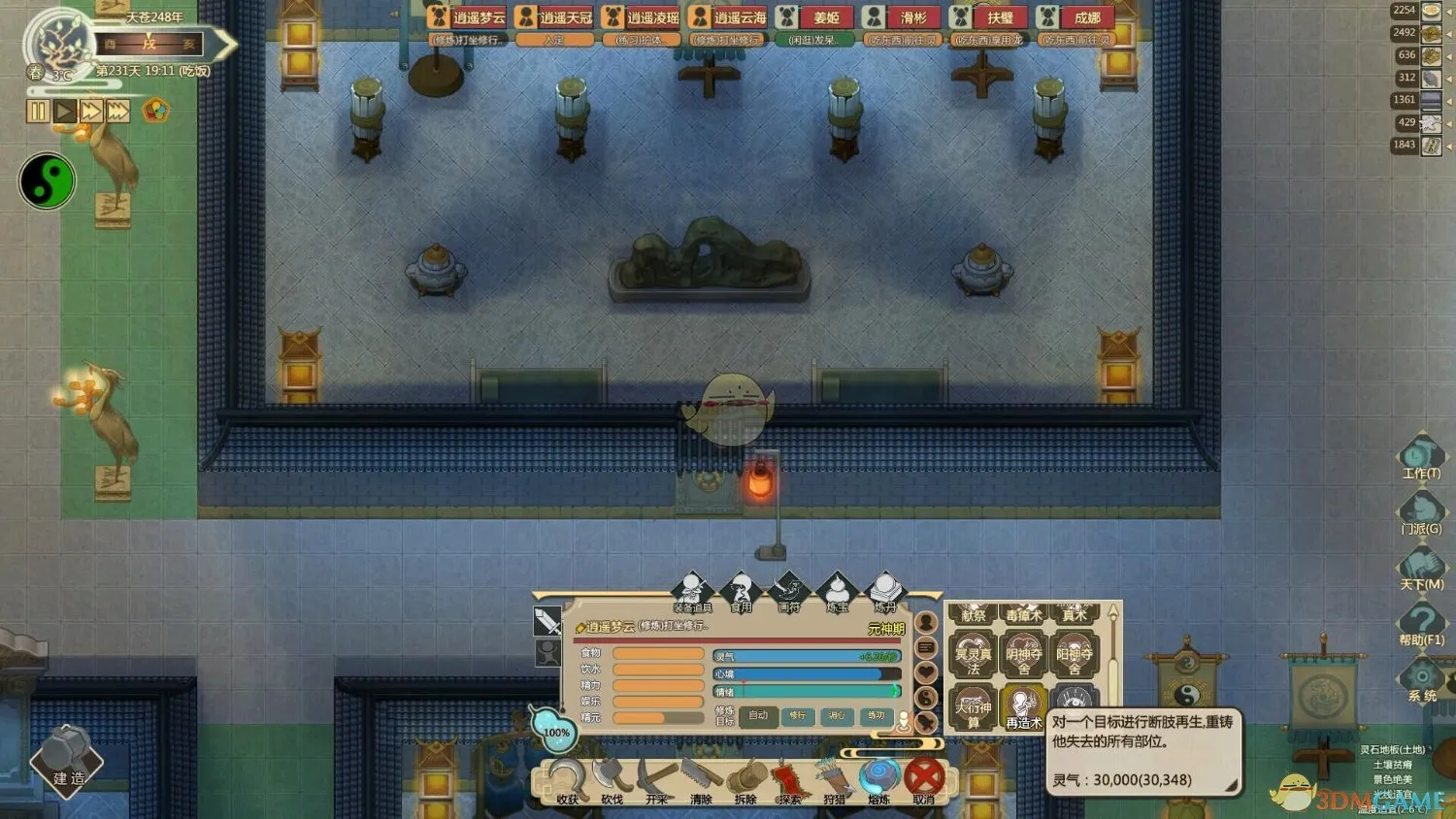Image resolution: width=1456 pixels, height=819 pixels.
Task: Choose the 收获 harvest sickle tool
Action: pyautogui.click(x=567, y=779)
